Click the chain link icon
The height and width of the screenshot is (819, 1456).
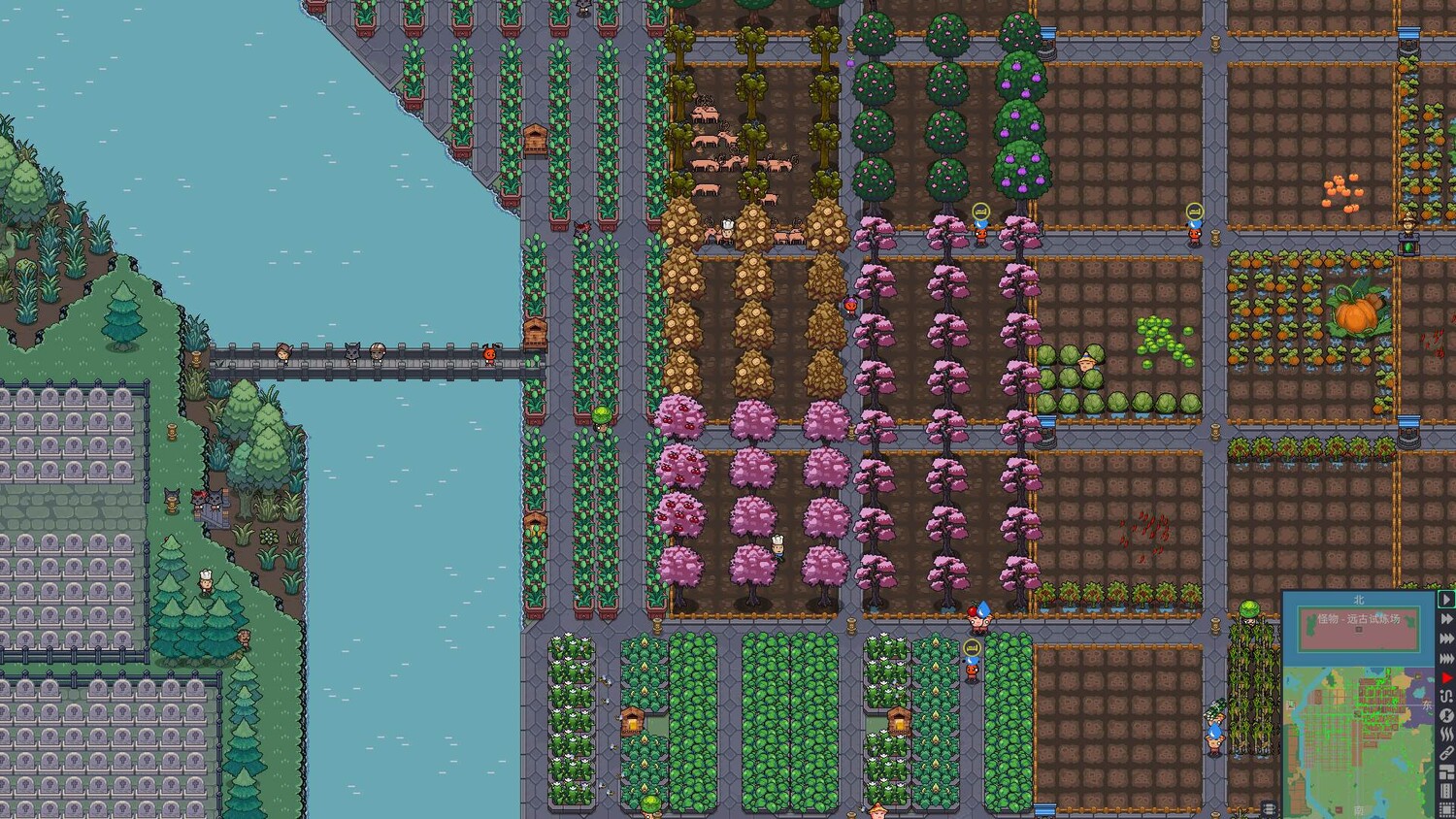click(x=1446, y=753)
